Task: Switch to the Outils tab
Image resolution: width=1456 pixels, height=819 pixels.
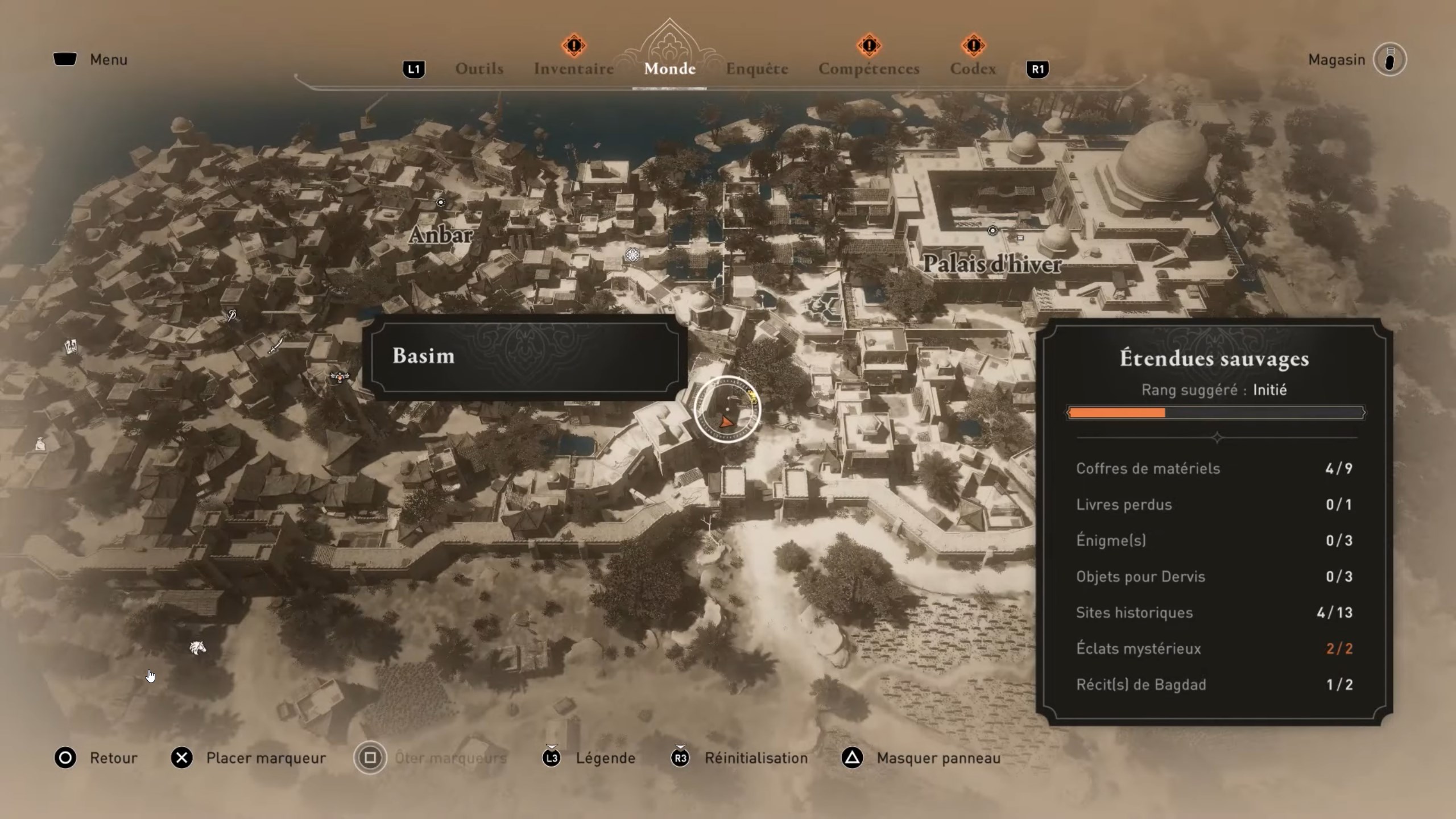Action: [x=479, y=69]
